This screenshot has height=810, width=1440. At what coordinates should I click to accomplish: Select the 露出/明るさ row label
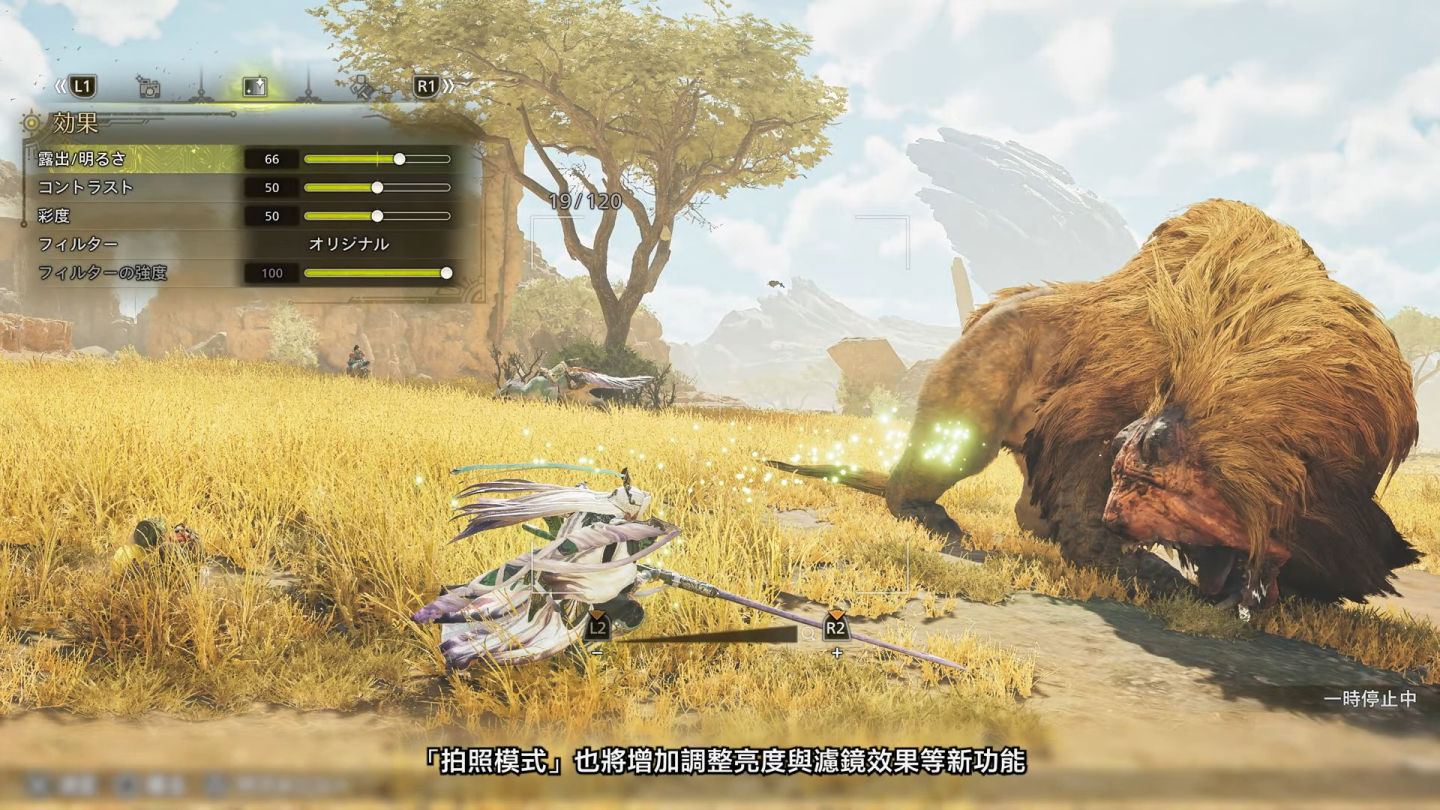82,159
